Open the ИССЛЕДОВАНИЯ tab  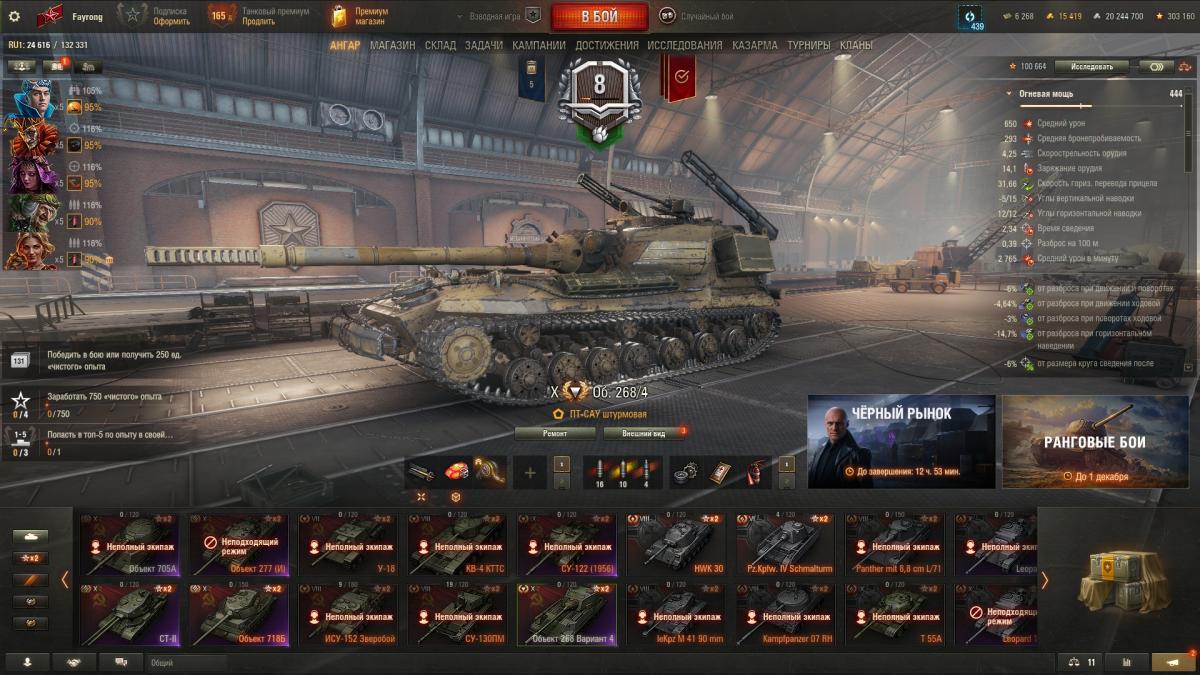tap(684, 45)
